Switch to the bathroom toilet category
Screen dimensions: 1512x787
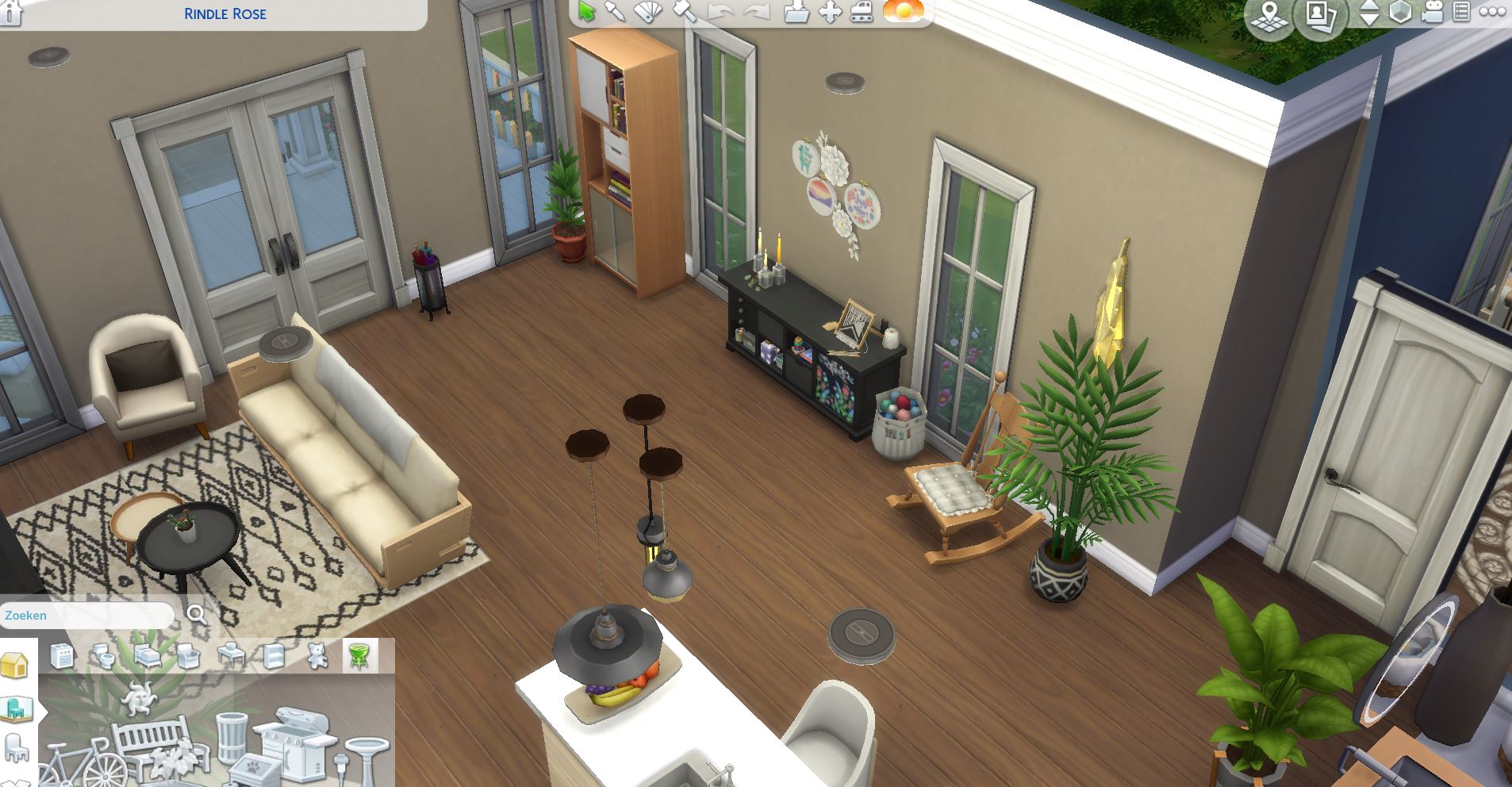[104, 656]
